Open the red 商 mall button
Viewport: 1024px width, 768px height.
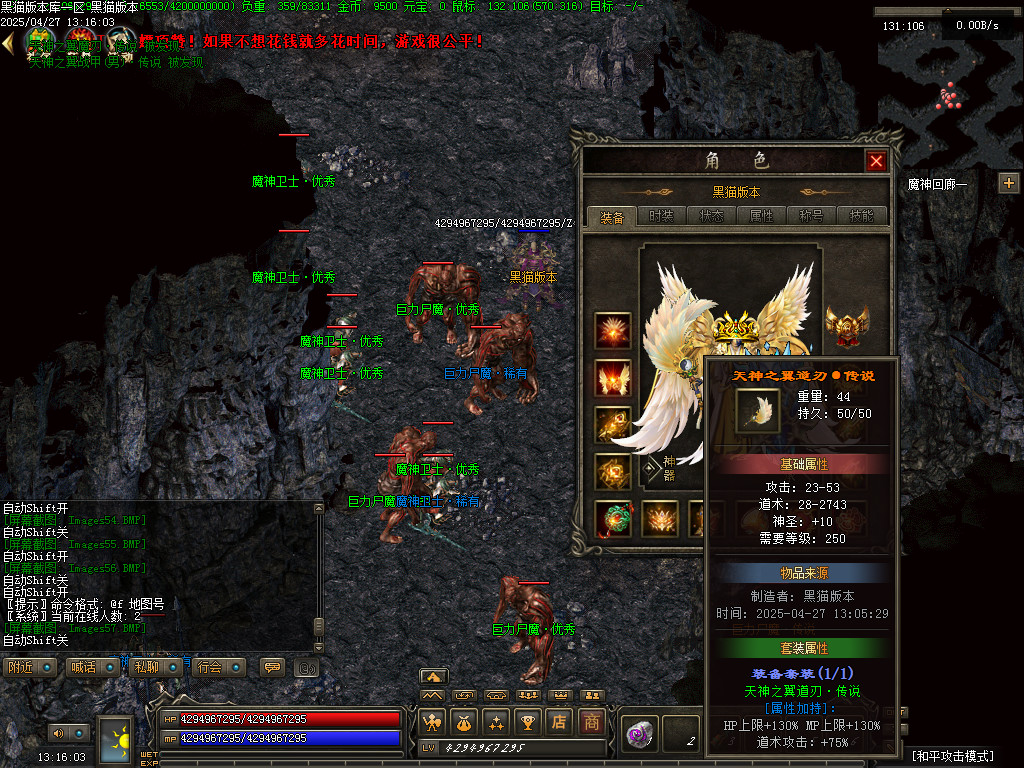click(592, 722)
